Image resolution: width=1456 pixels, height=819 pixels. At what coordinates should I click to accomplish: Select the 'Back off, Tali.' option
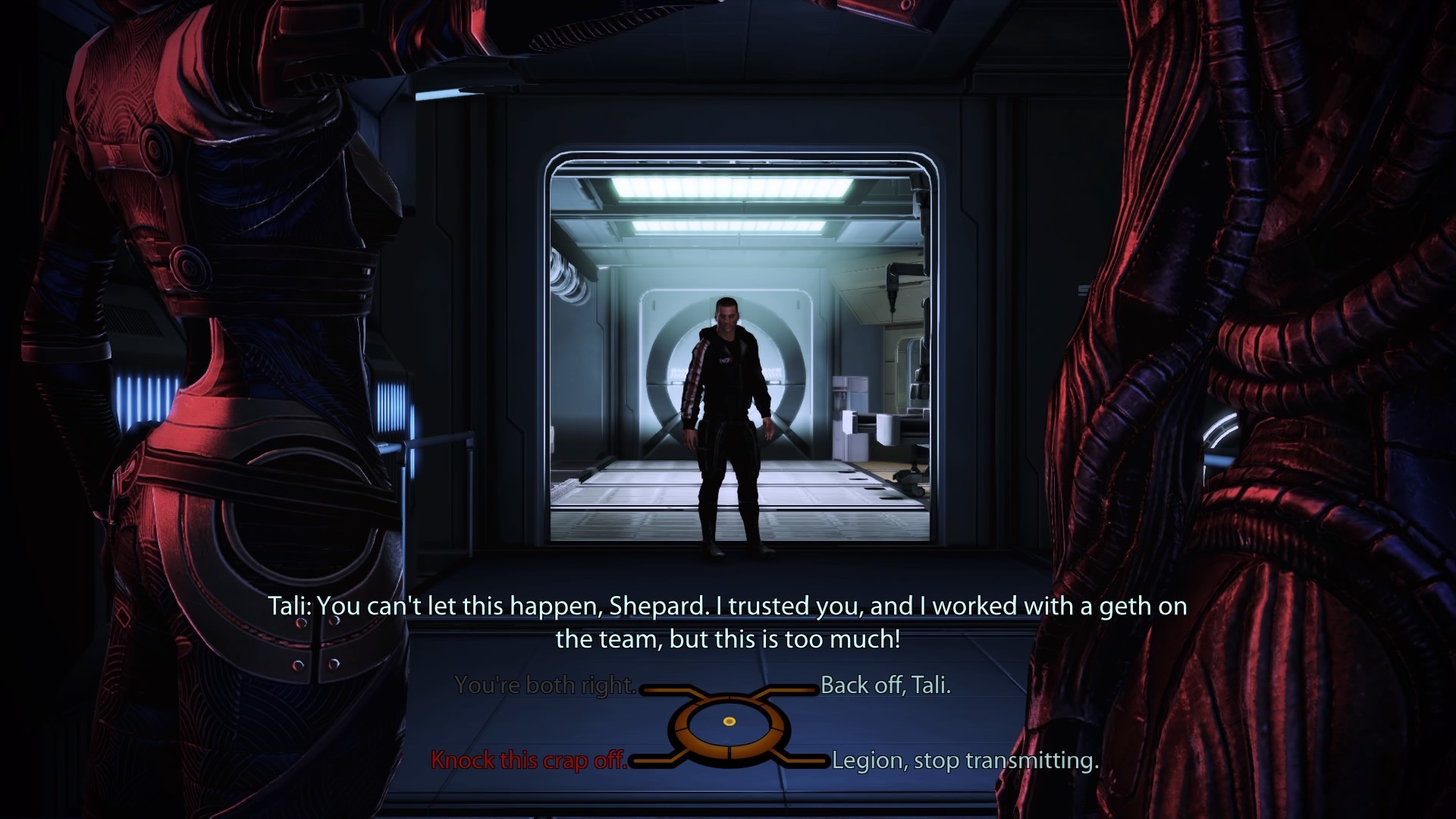click(x=885, y=684)
